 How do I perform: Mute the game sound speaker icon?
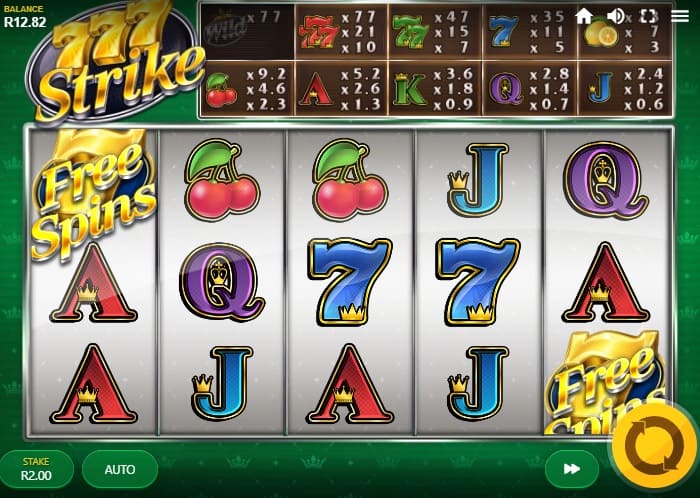[616, 16]
